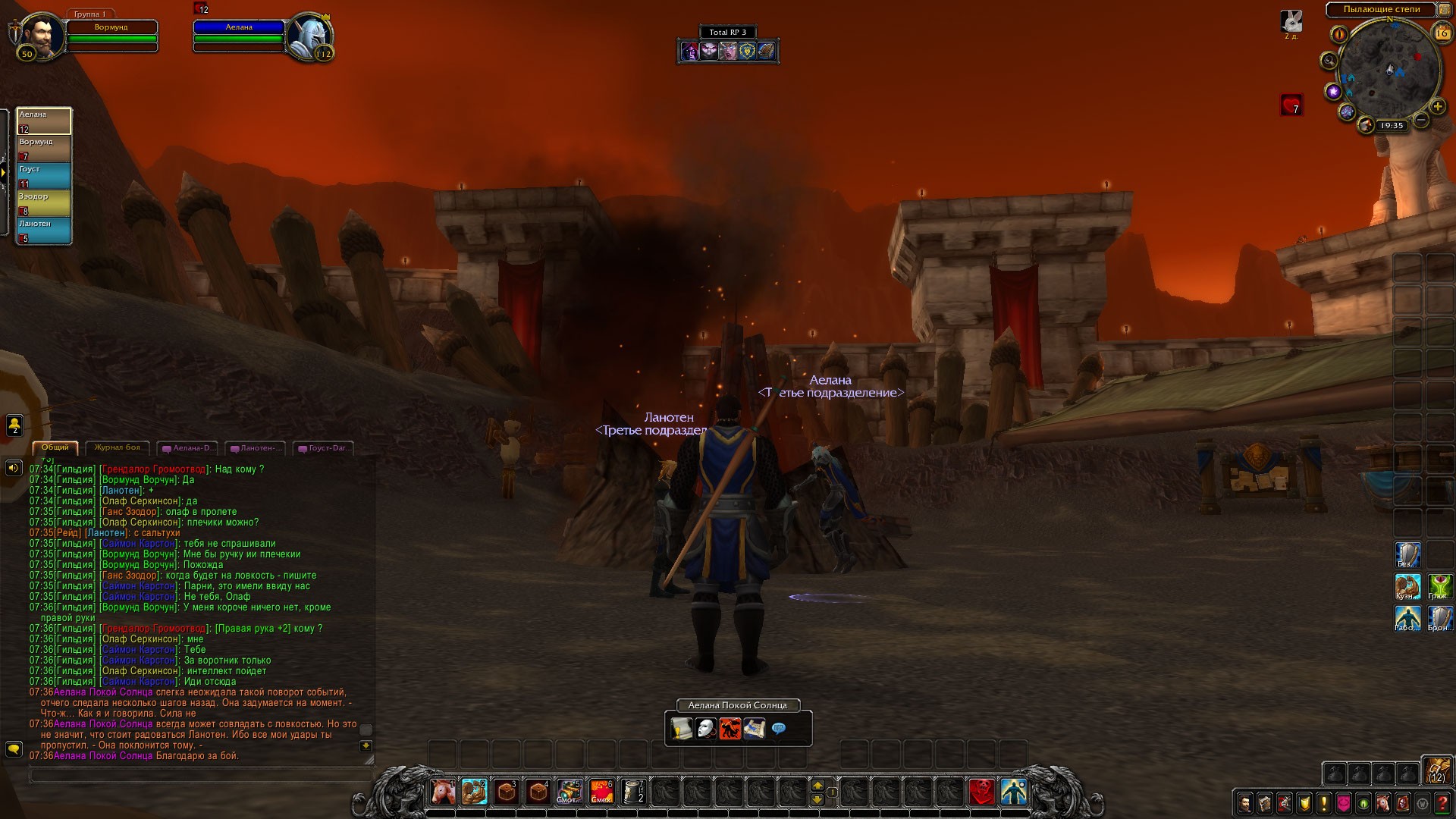Open the main backpack bag

(1437, 771)
